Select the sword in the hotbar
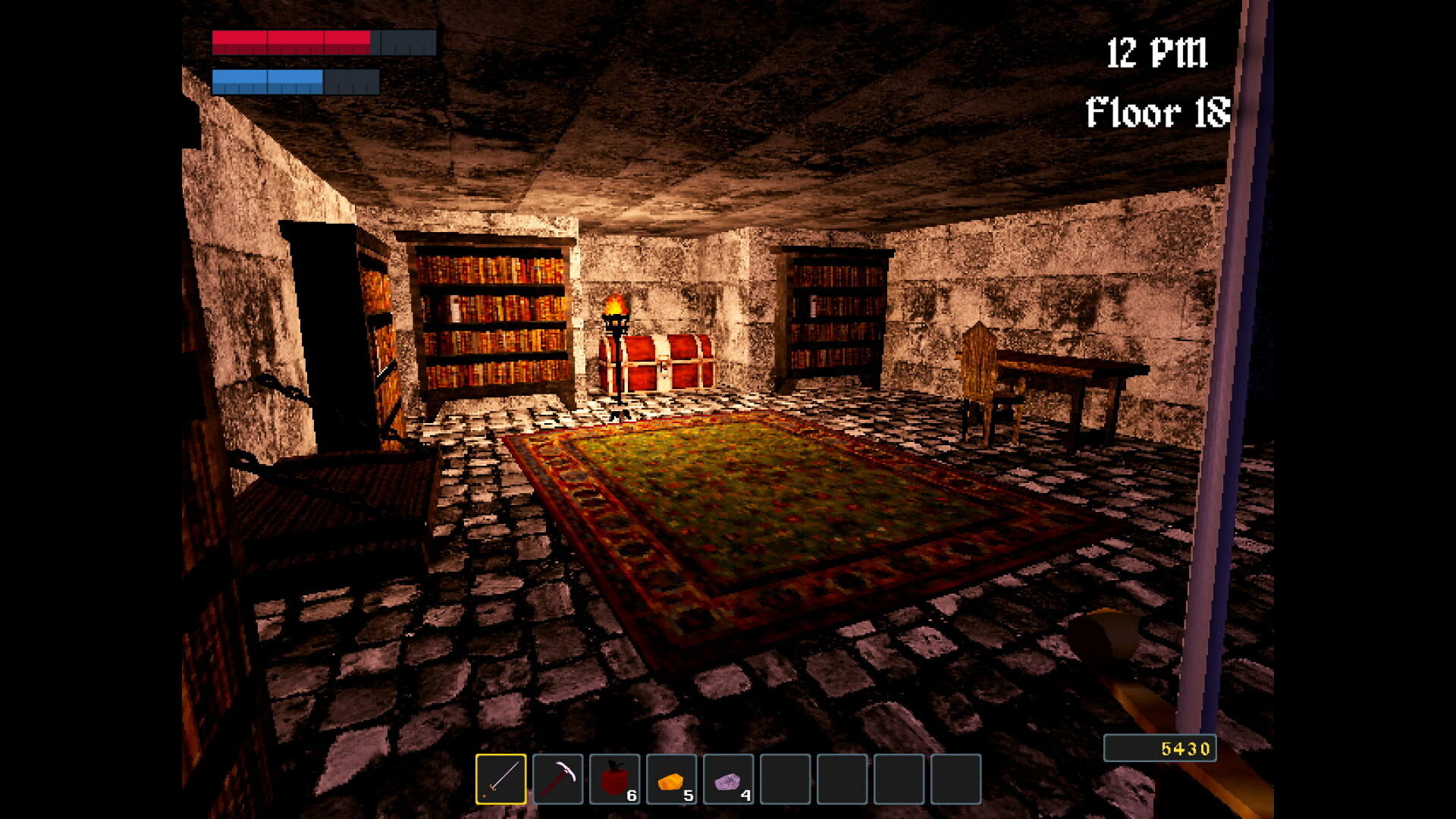Image resolution: width=1456 pixels, height=819 pixels. (501, 780)
